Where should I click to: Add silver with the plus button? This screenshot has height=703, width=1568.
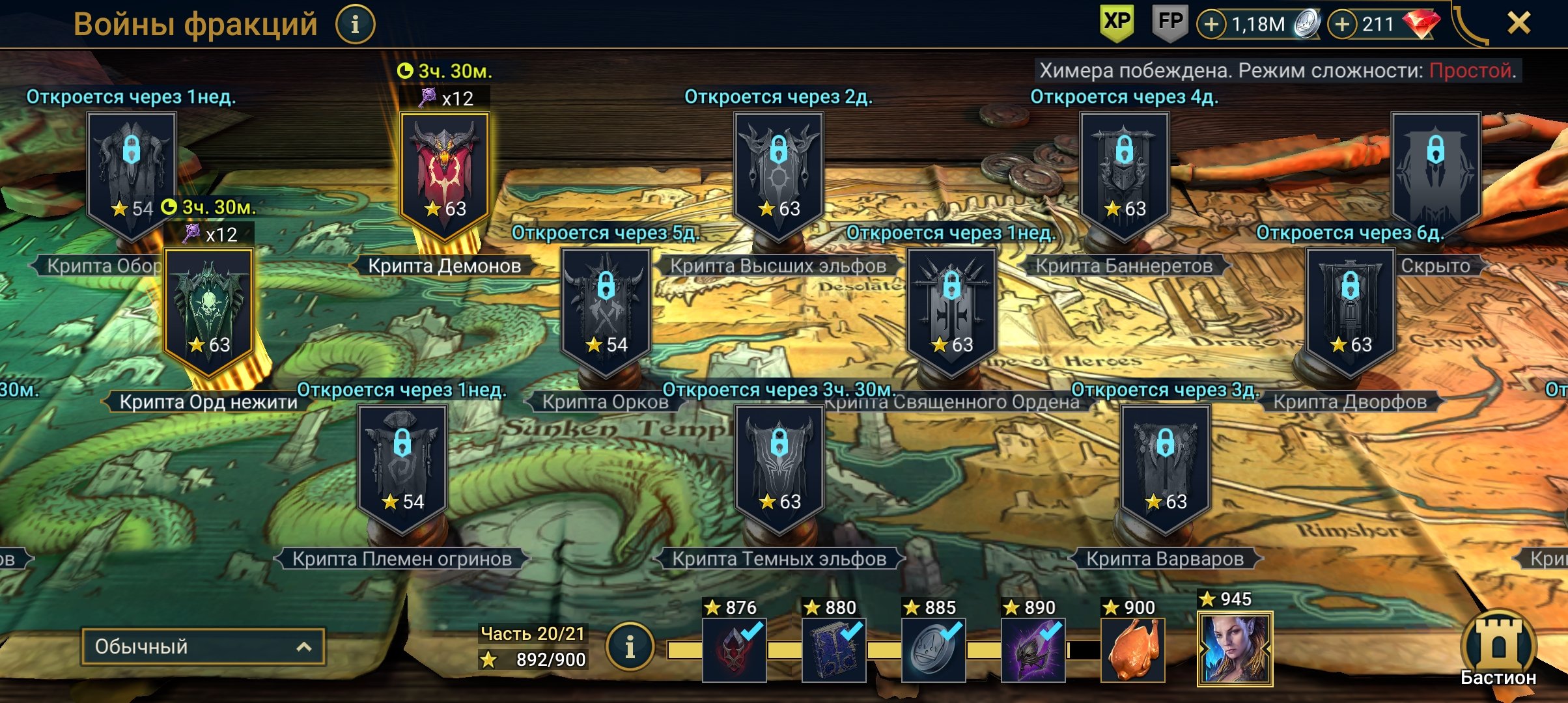click(1211, 25)
